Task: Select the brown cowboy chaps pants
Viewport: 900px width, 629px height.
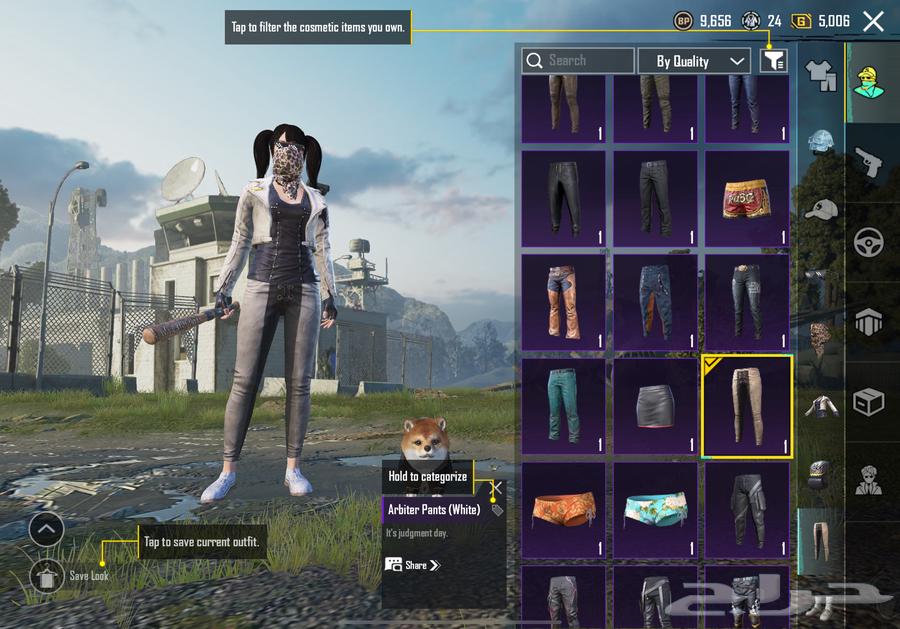Action: point(563,302)
